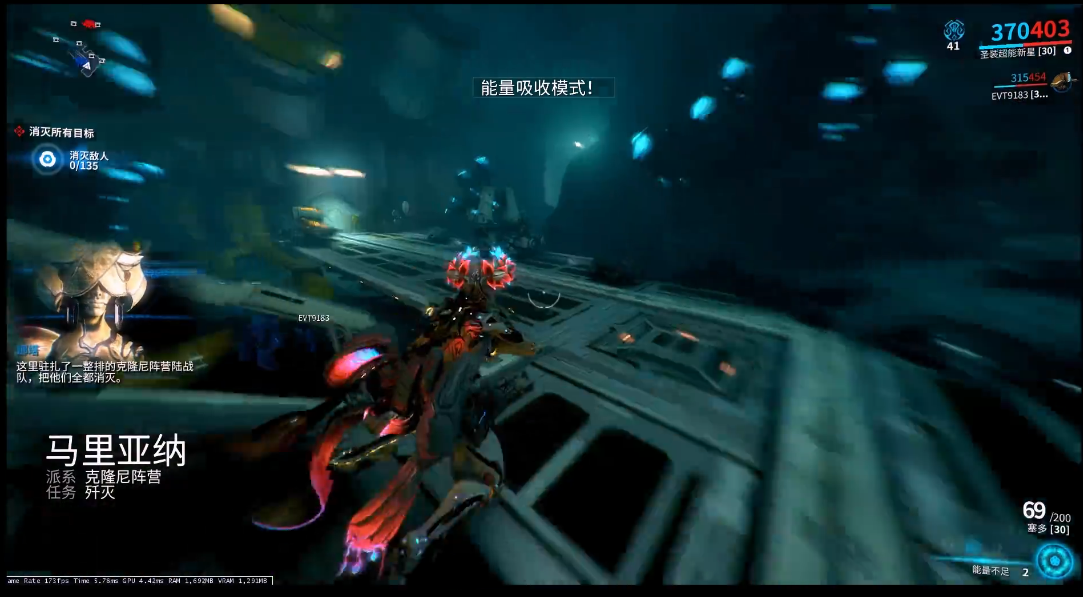Image resolution: width=1083 pixels, height=597 pixels.
Task: Click the Lotus transmission portrait
Action: (92, 291)
